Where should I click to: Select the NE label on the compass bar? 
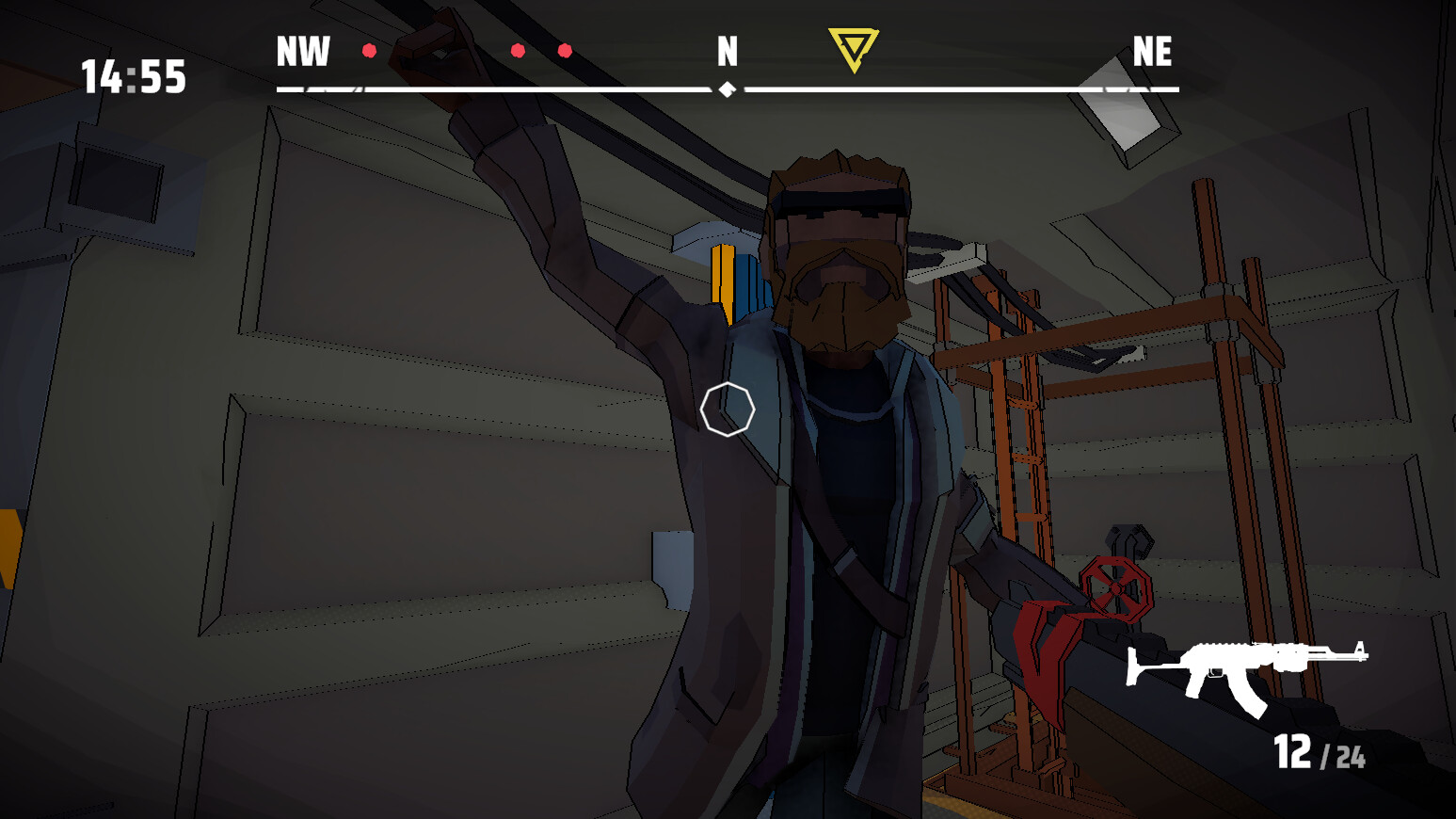pyautogui.click(x=1155, y=54)
